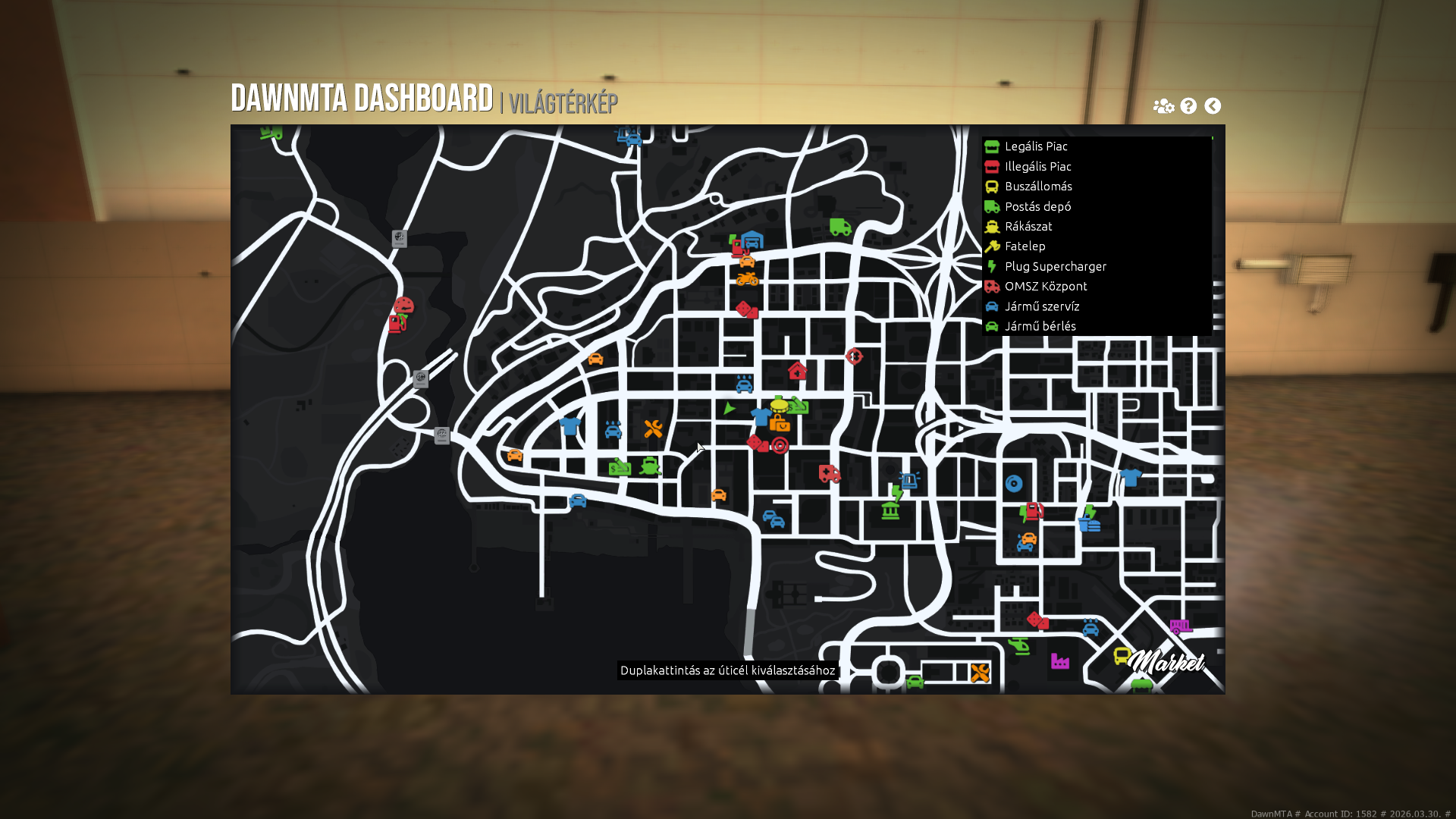The image size is (1456, 819).
Task: Click Rákászat in the legend
Action: 1028,227
